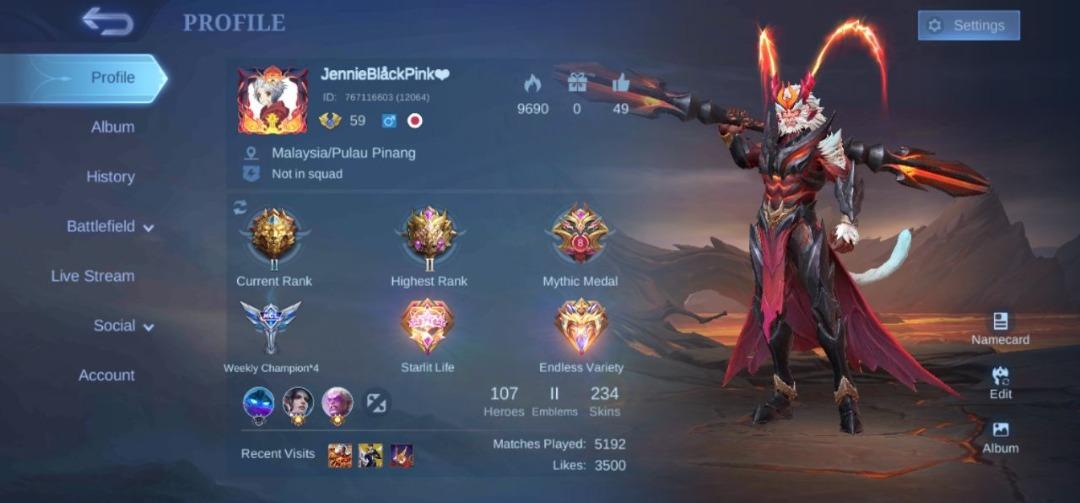Go back using the arrow button
1080x503 pixels.
click(108, 21)
